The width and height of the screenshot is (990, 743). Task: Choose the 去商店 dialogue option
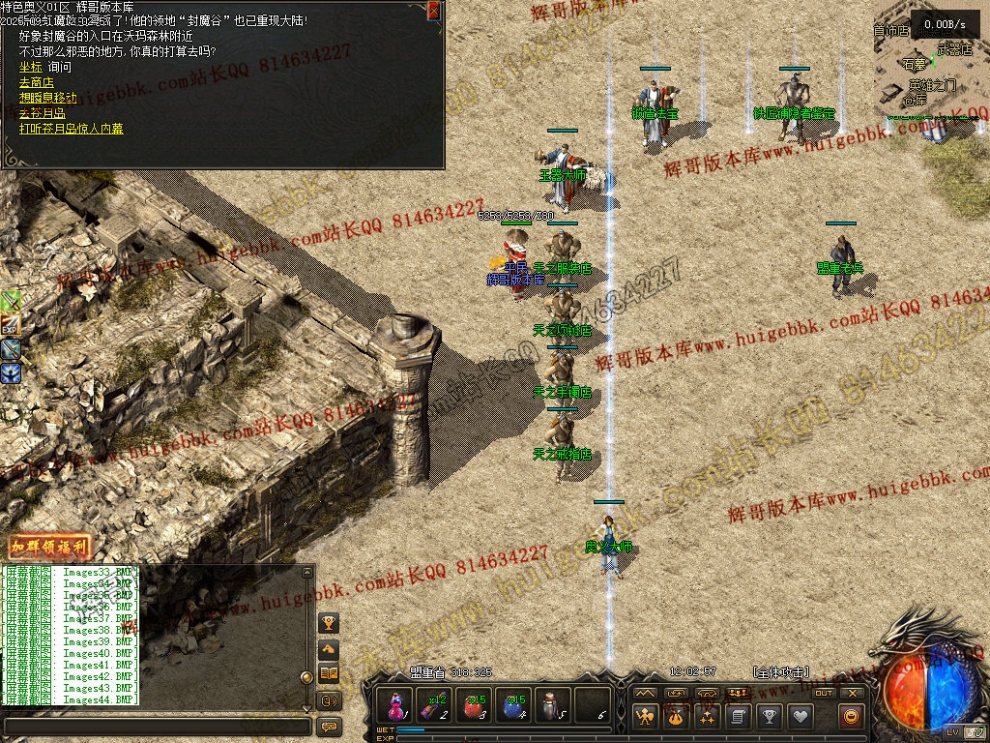[36, 82]
